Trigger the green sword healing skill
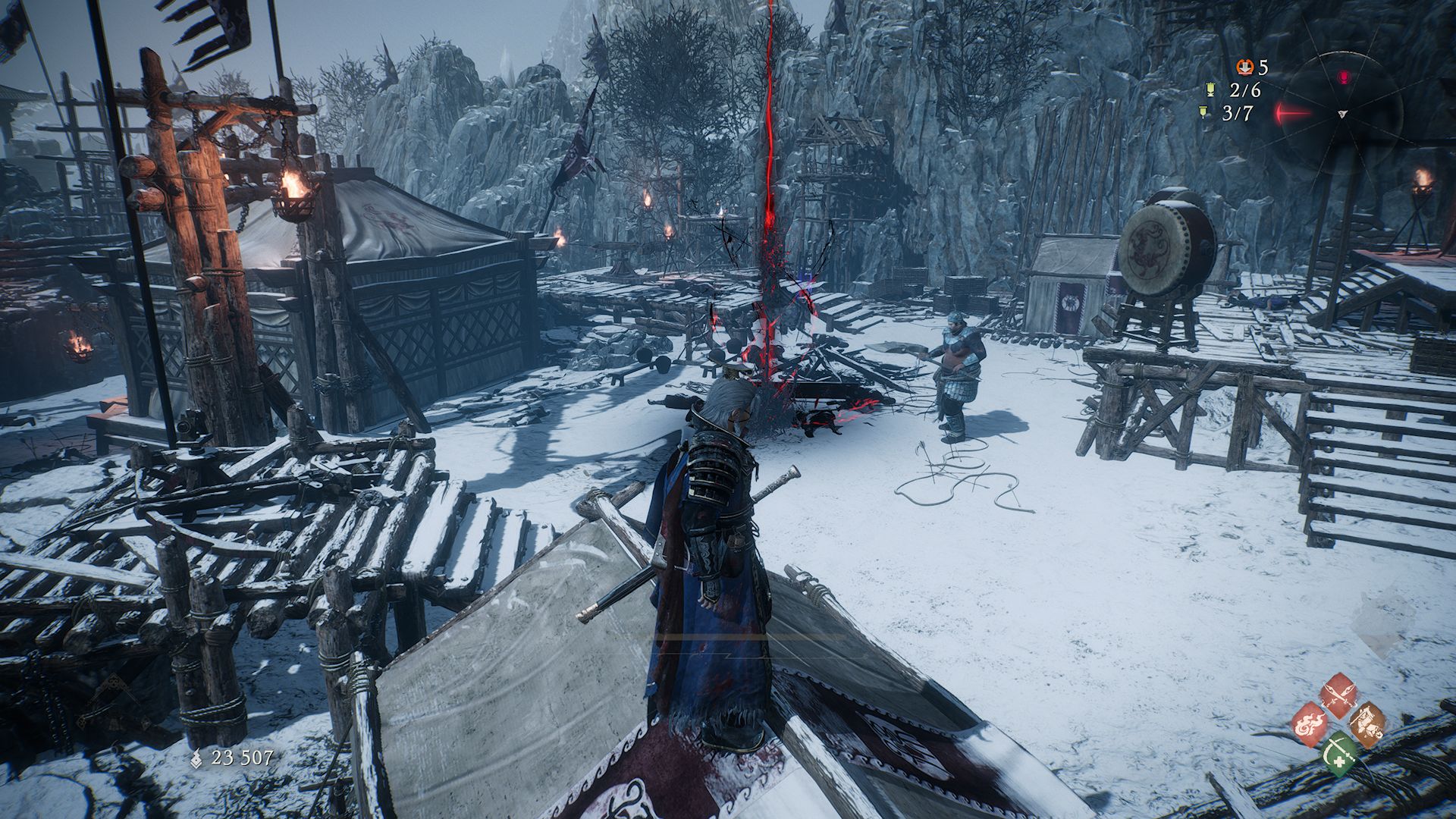1456x819 pixels. 1339,752
